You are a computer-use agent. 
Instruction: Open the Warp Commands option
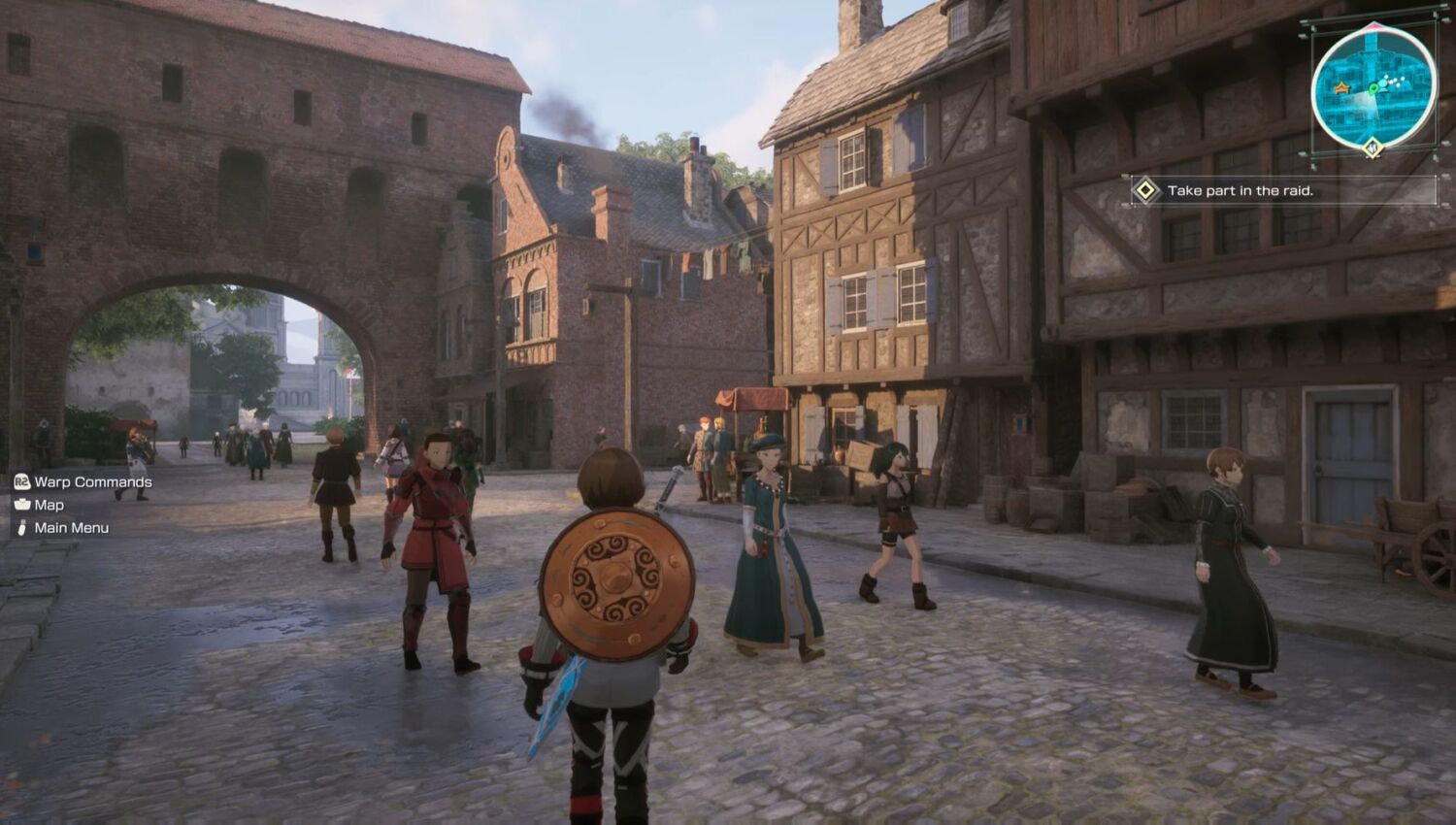(x=92, y=481)
